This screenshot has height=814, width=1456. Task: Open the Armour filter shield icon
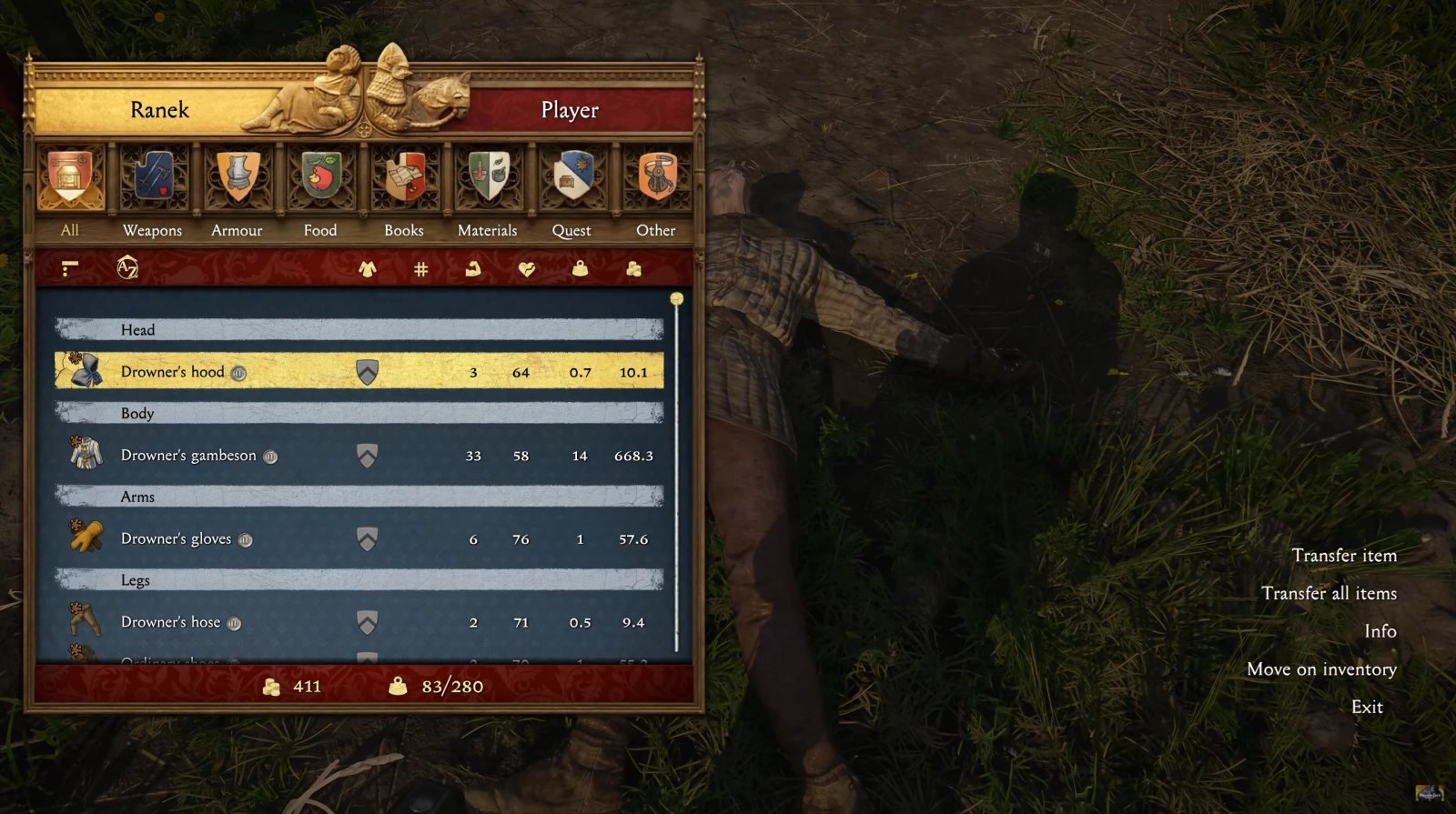point(236,178)
